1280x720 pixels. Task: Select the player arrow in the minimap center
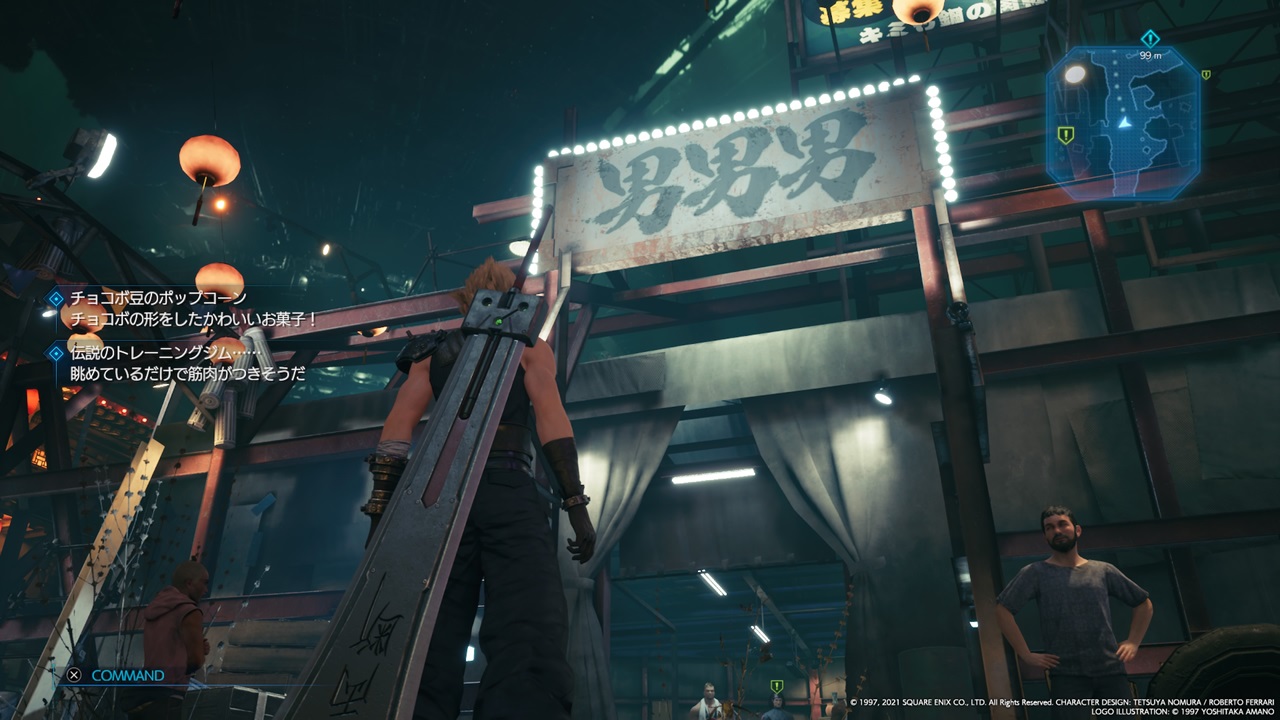tap(1124, 121)
